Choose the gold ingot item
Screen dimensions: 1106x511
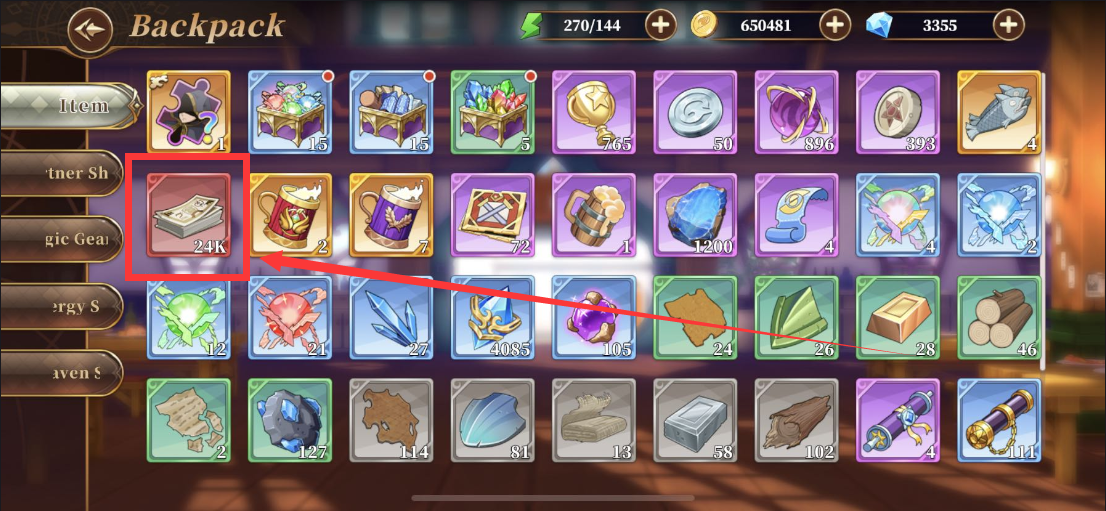pyautogui.click(x=898, y=316)
